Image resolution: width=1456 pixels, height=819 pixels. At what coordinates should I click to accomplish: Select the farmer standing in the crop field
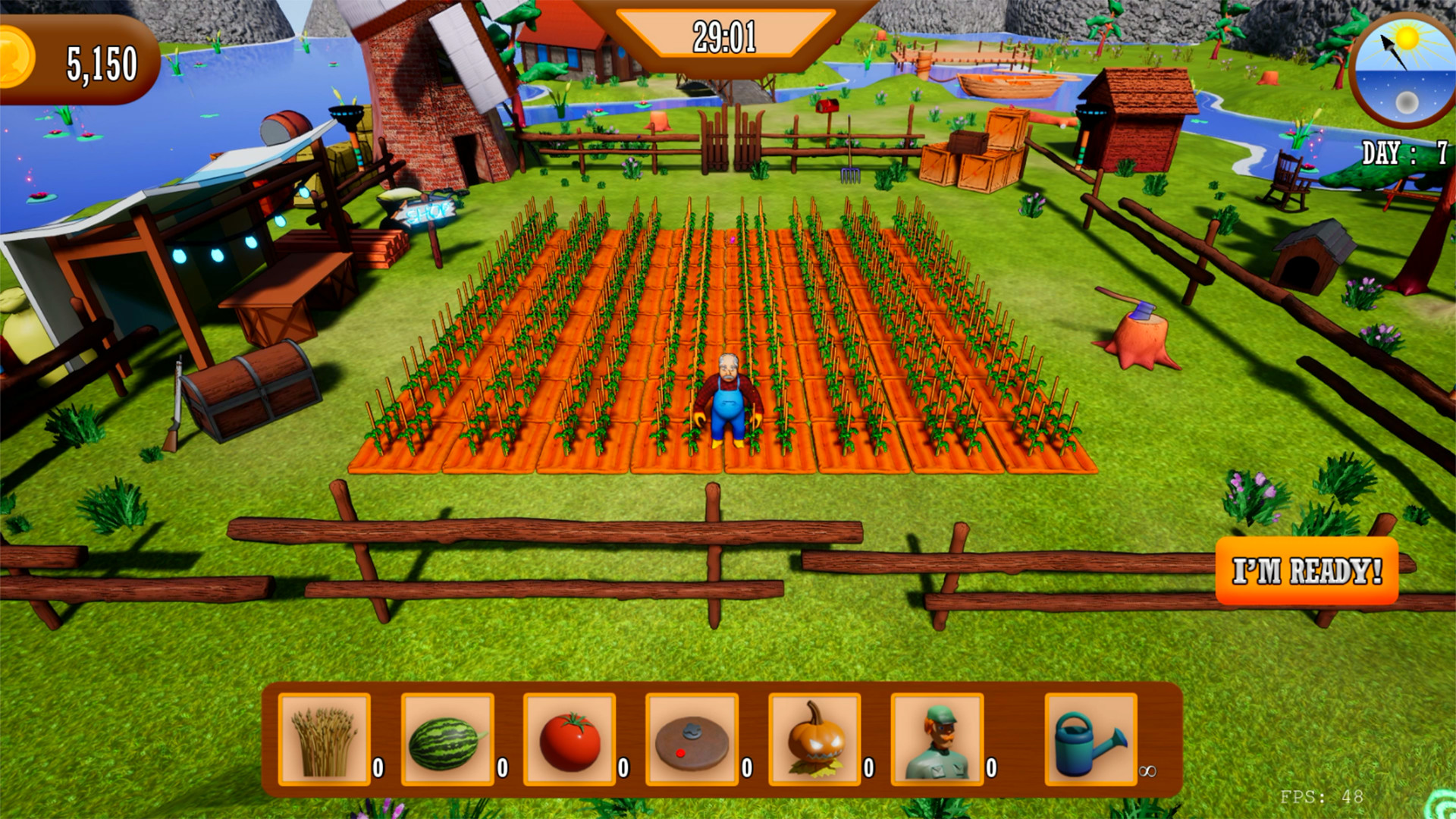point(728,394)
